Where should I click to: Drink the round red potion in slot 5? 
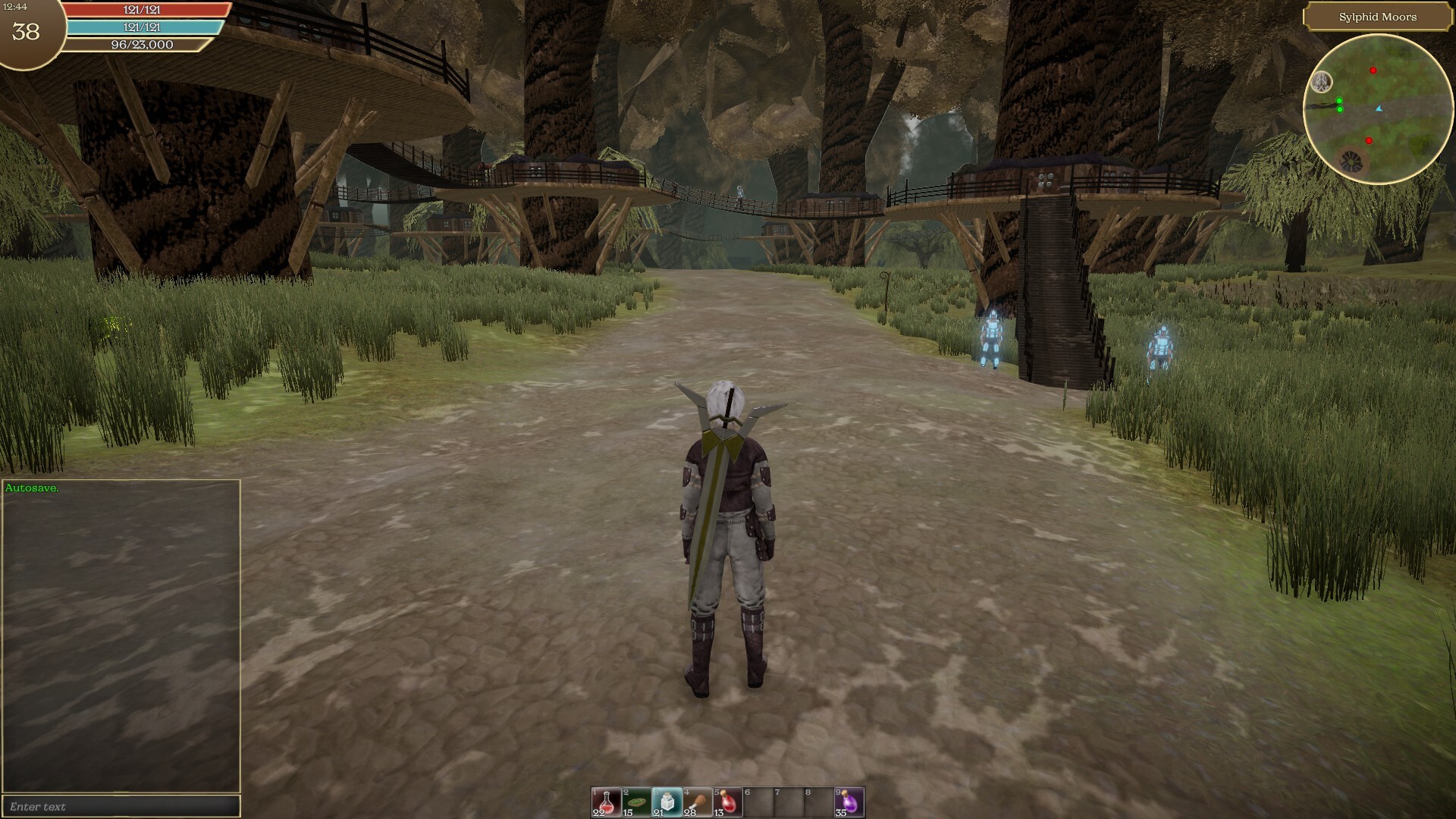[727, 802]
